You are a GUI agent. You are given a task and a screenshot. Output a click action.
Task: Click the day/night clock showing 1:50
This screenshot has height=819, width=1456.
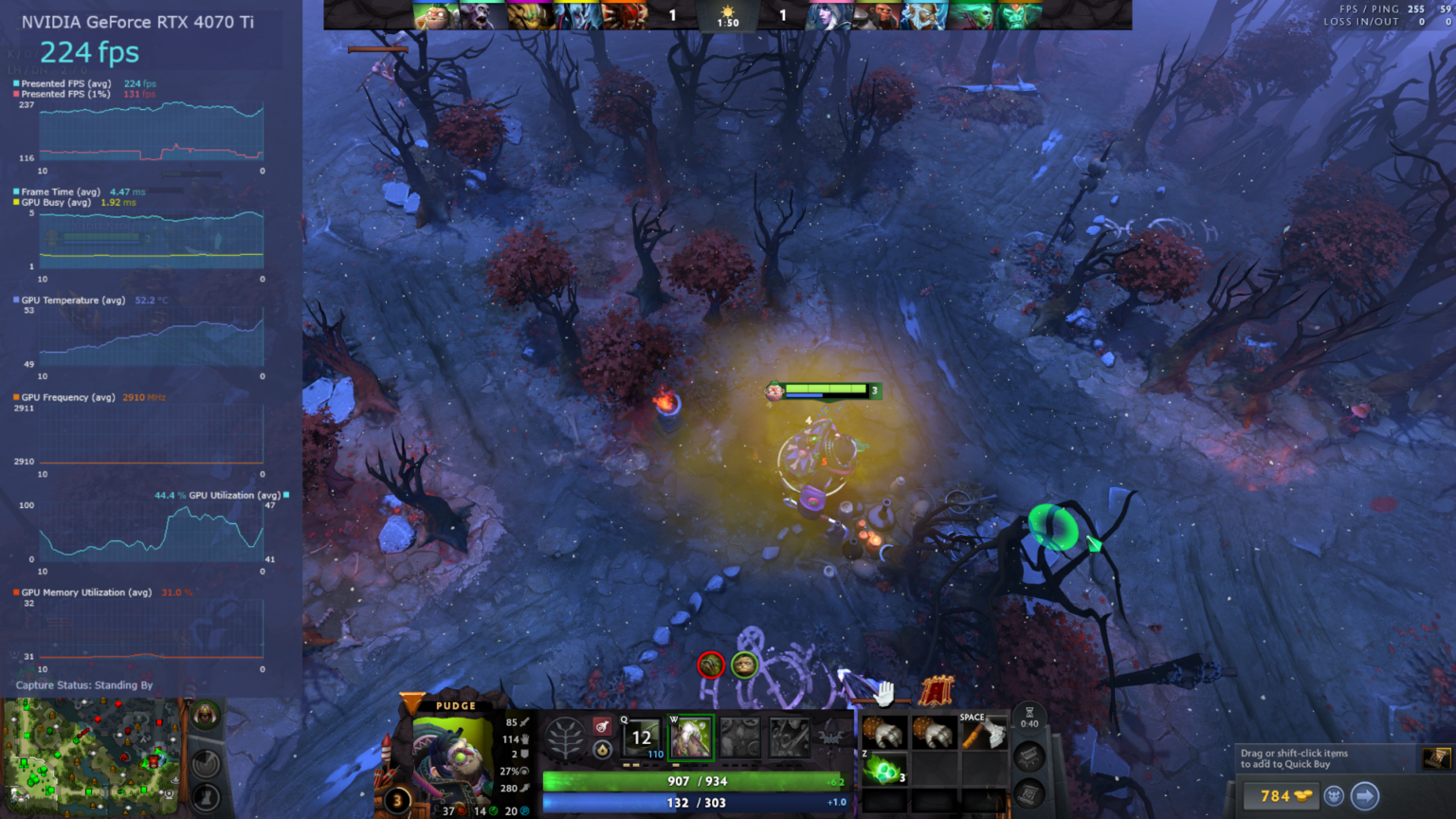coord(729,15)
